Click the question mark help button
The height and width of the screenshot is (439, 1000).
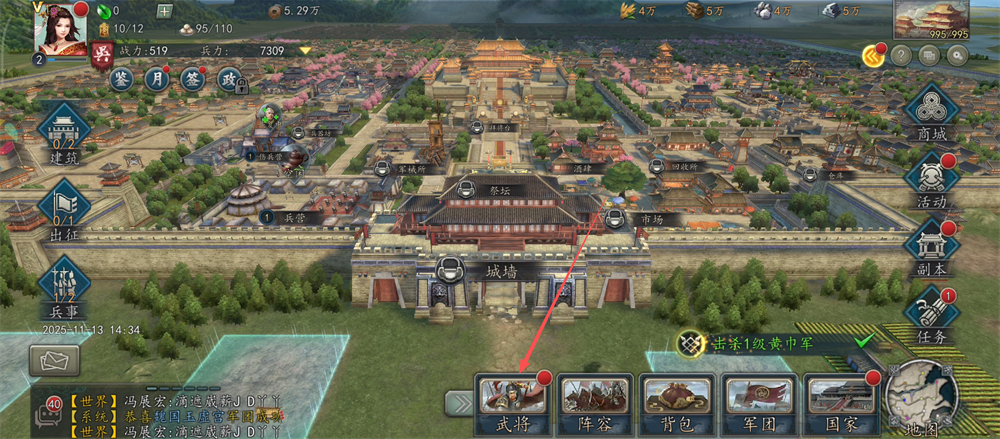click(x=901, y=56)
